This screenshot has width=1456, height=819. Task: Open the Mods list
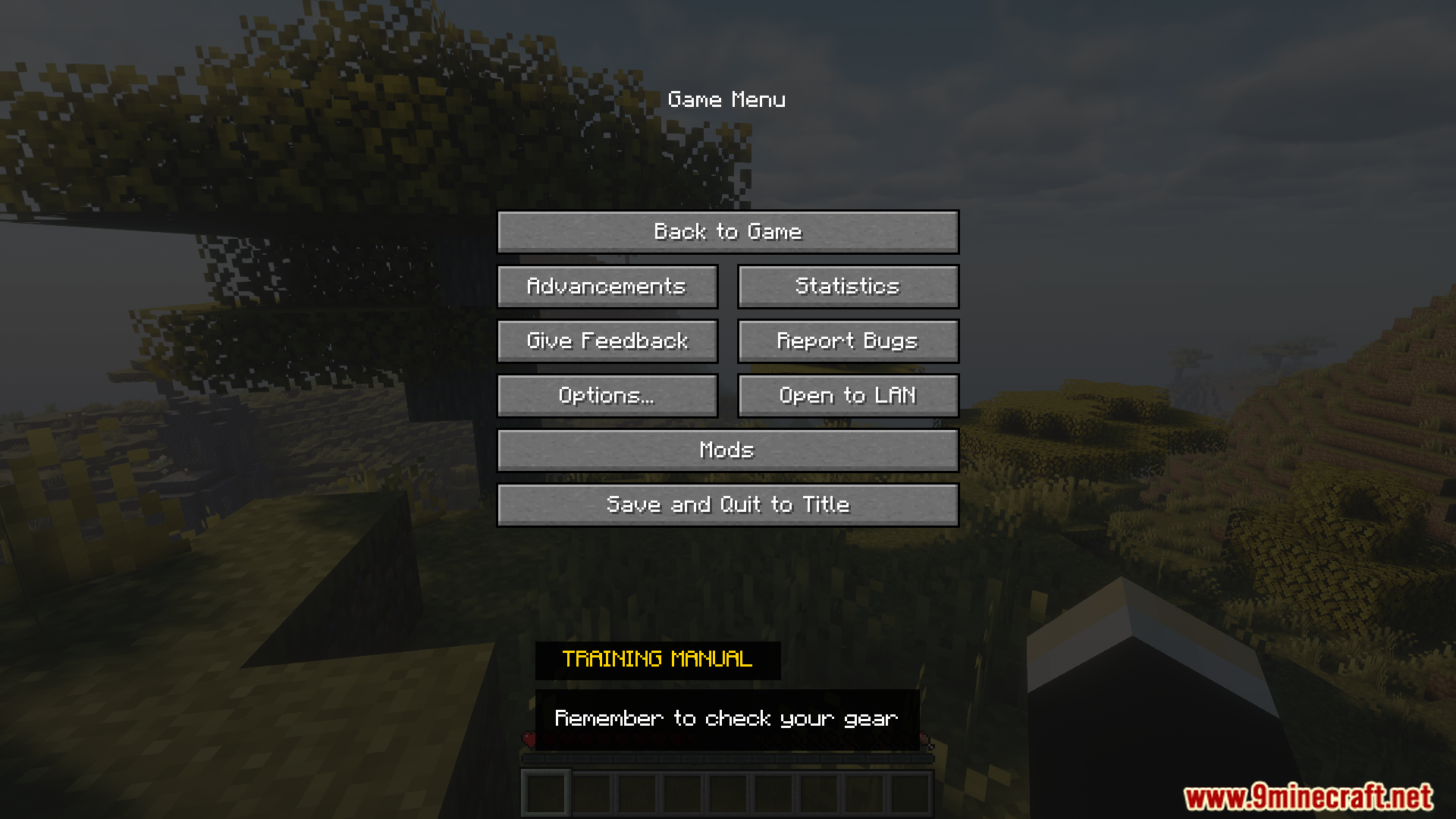[728, 450]
